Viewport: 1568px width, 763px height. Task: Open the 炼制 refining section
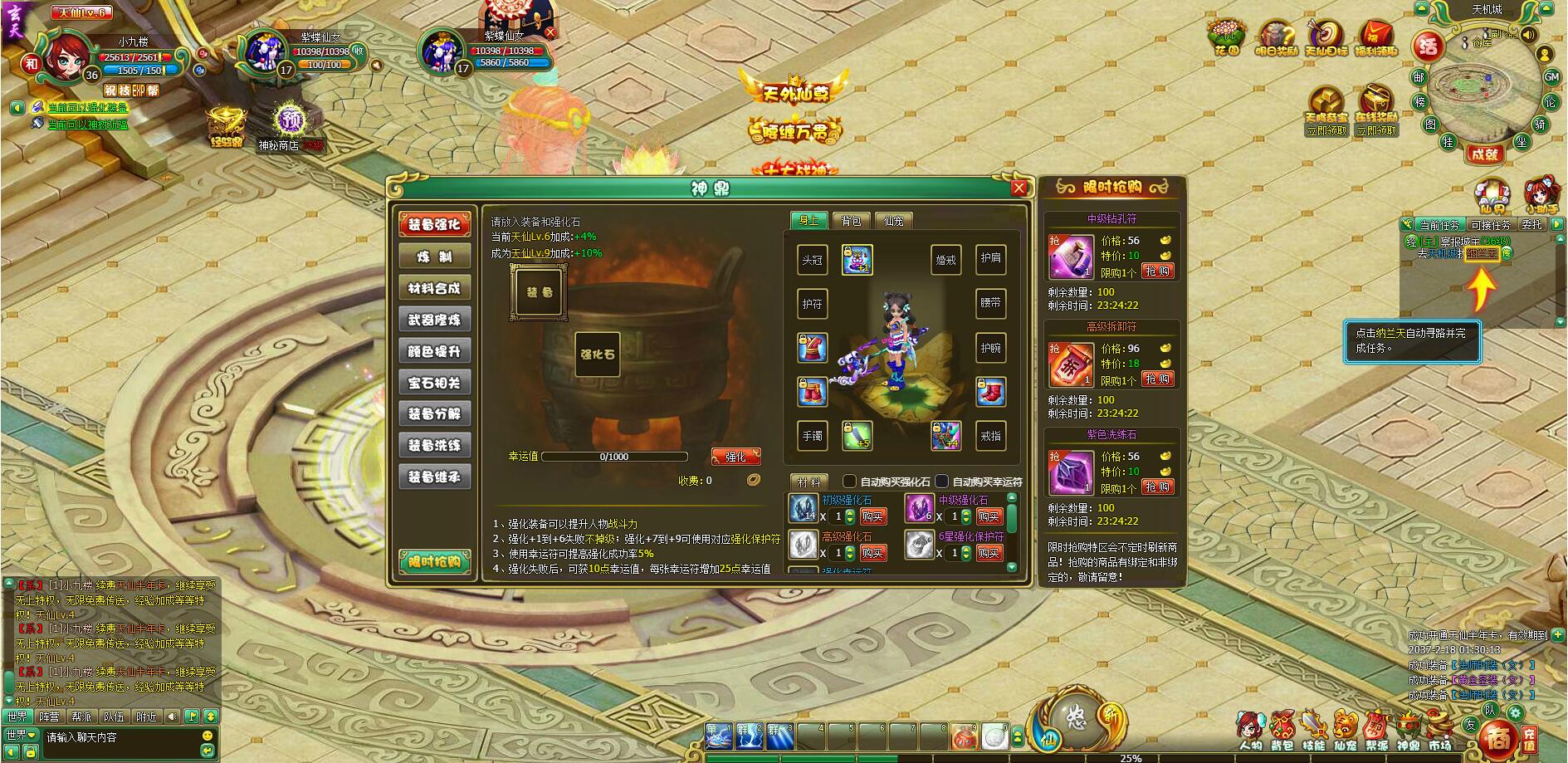click(x=434, y=257)
